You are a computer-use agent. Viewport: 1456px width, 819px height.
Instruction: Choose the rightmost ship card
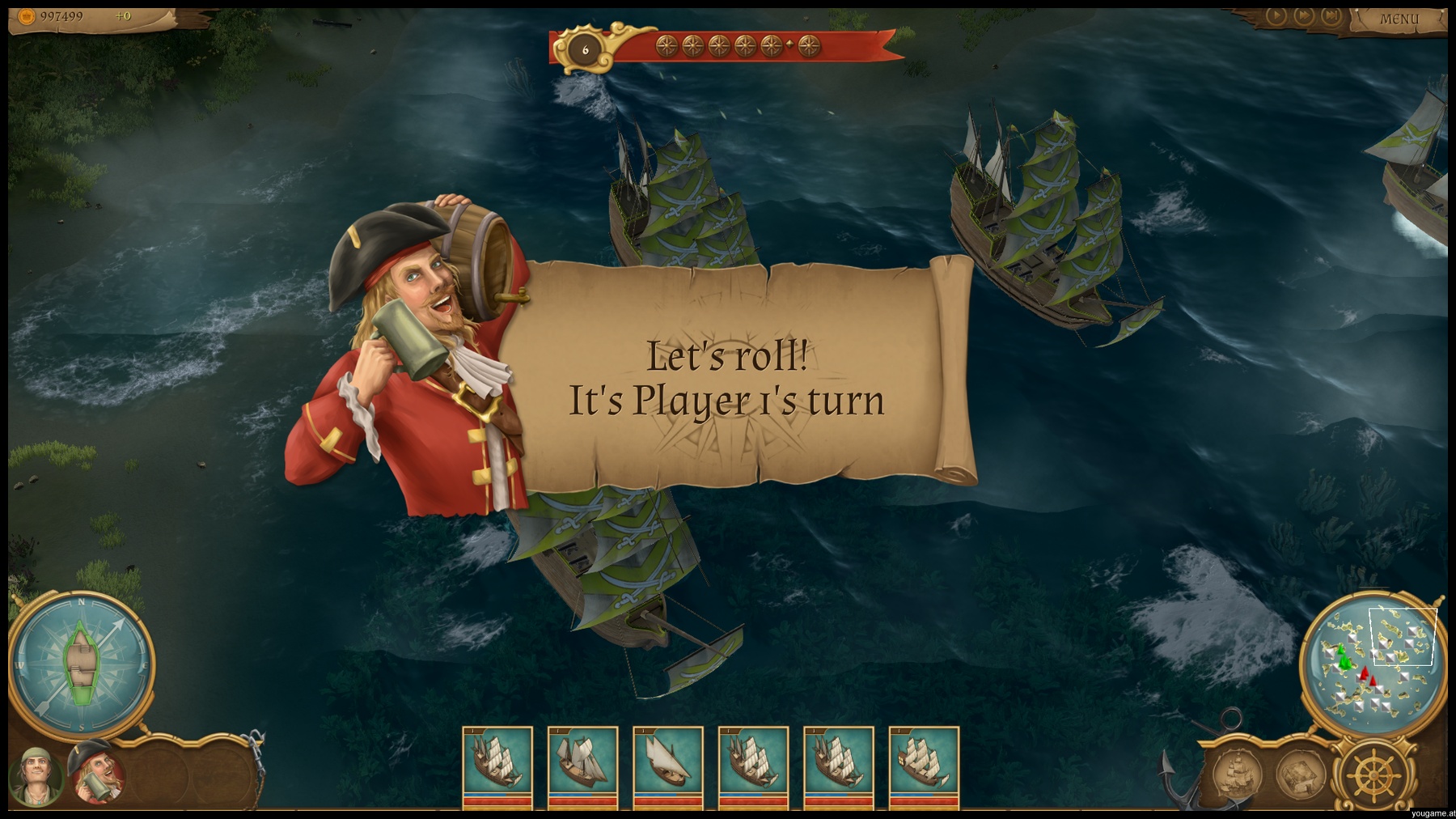click(x=924, y=766)
